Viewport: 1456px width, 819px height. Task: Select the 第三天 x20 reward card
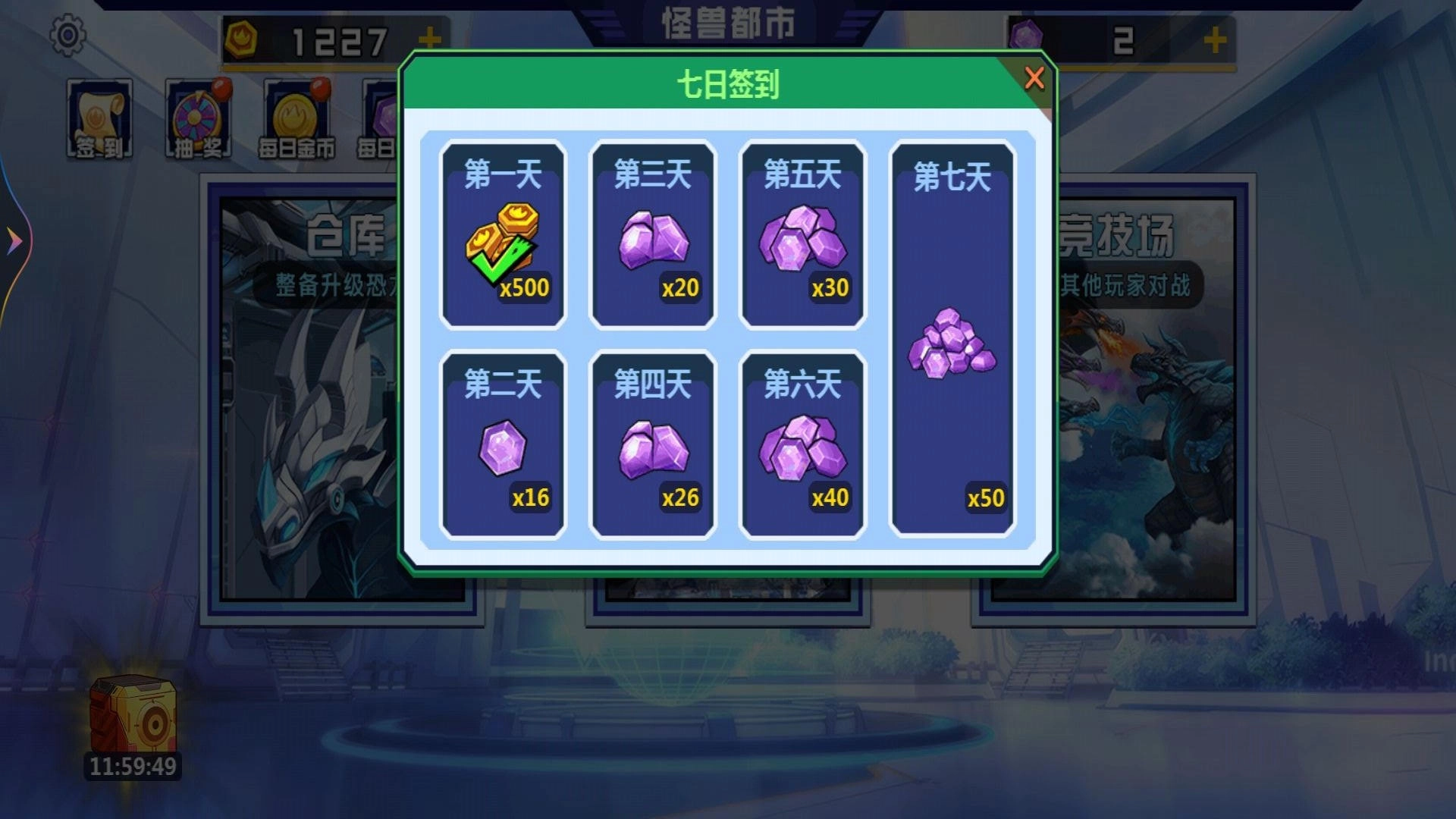[652, 235]
